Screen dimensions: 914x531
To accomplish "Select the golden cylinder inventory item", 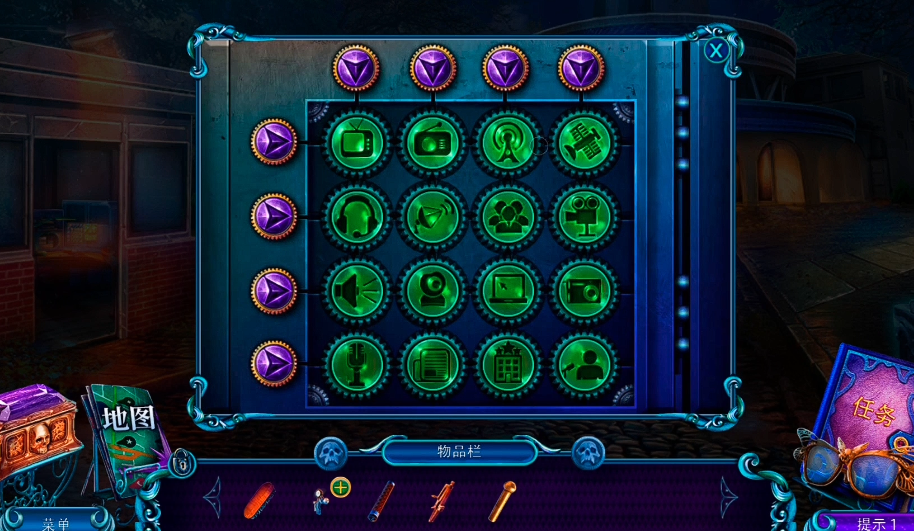I will click(x=501, y=500).
